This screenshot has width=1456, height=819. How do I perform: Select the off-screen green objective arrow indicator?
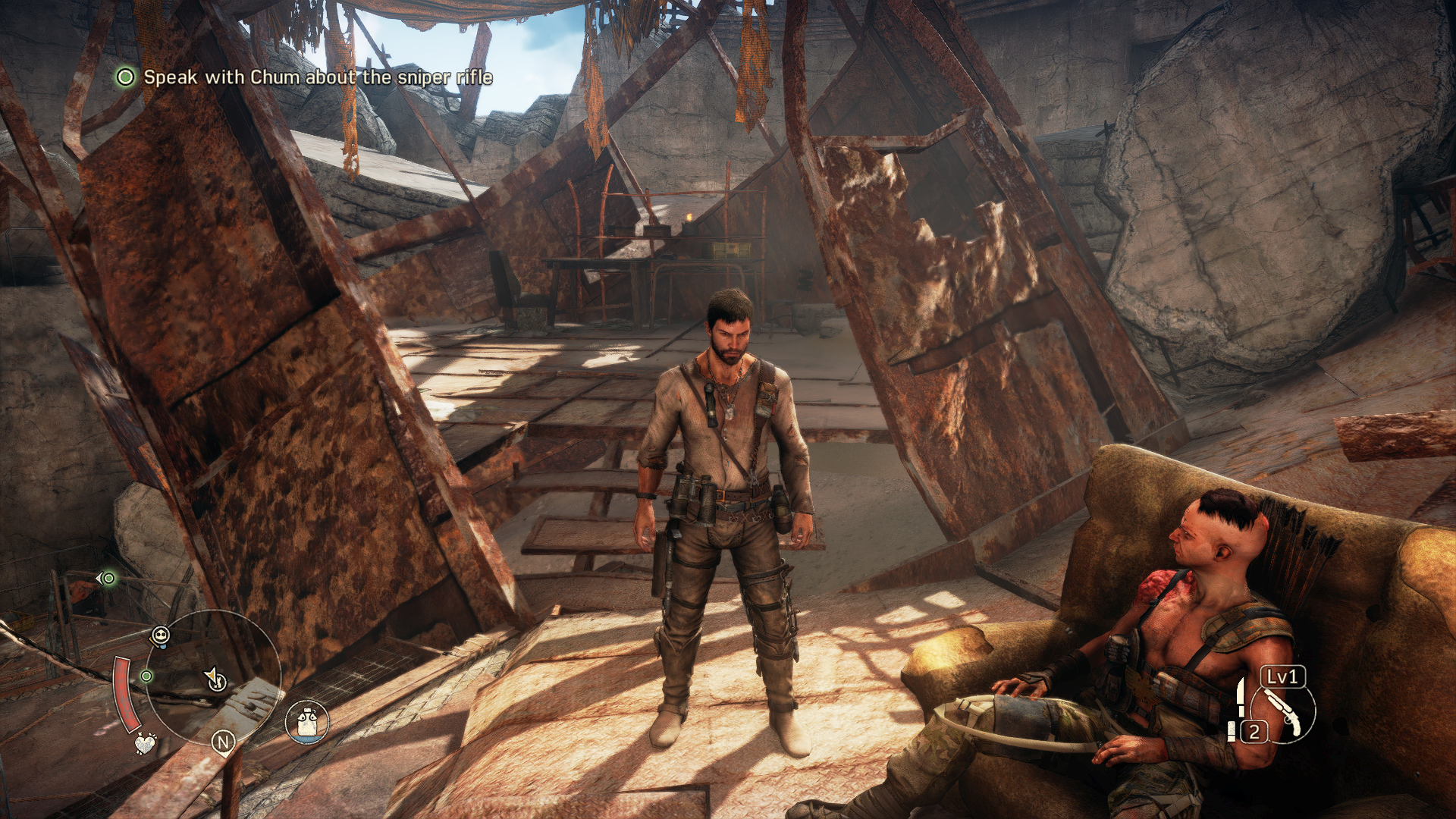pyautogui.click(x=107, y=579)
